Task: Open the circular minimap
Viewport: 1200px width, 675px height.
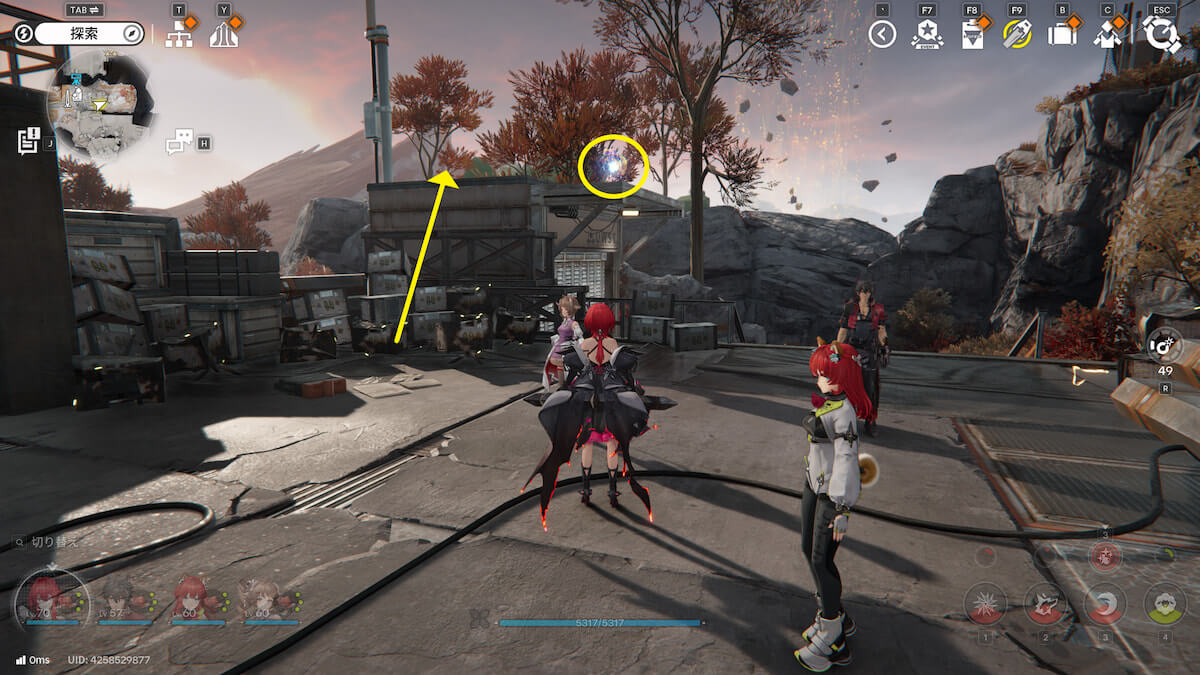Action: (x=97, y=102)
